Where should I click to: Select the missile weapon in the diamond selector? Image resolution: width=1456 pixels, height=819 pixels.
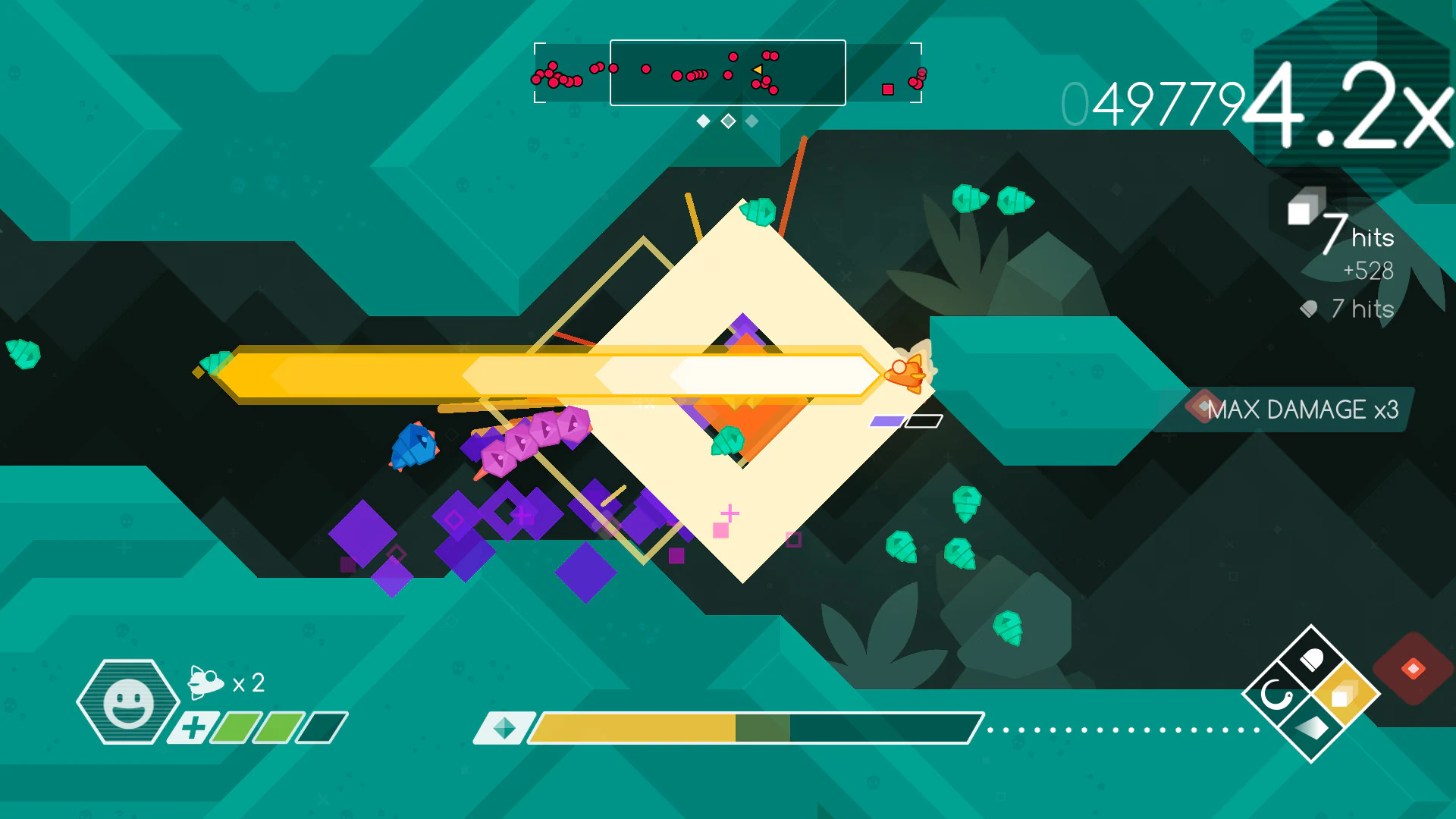(x=1313, y=658)
